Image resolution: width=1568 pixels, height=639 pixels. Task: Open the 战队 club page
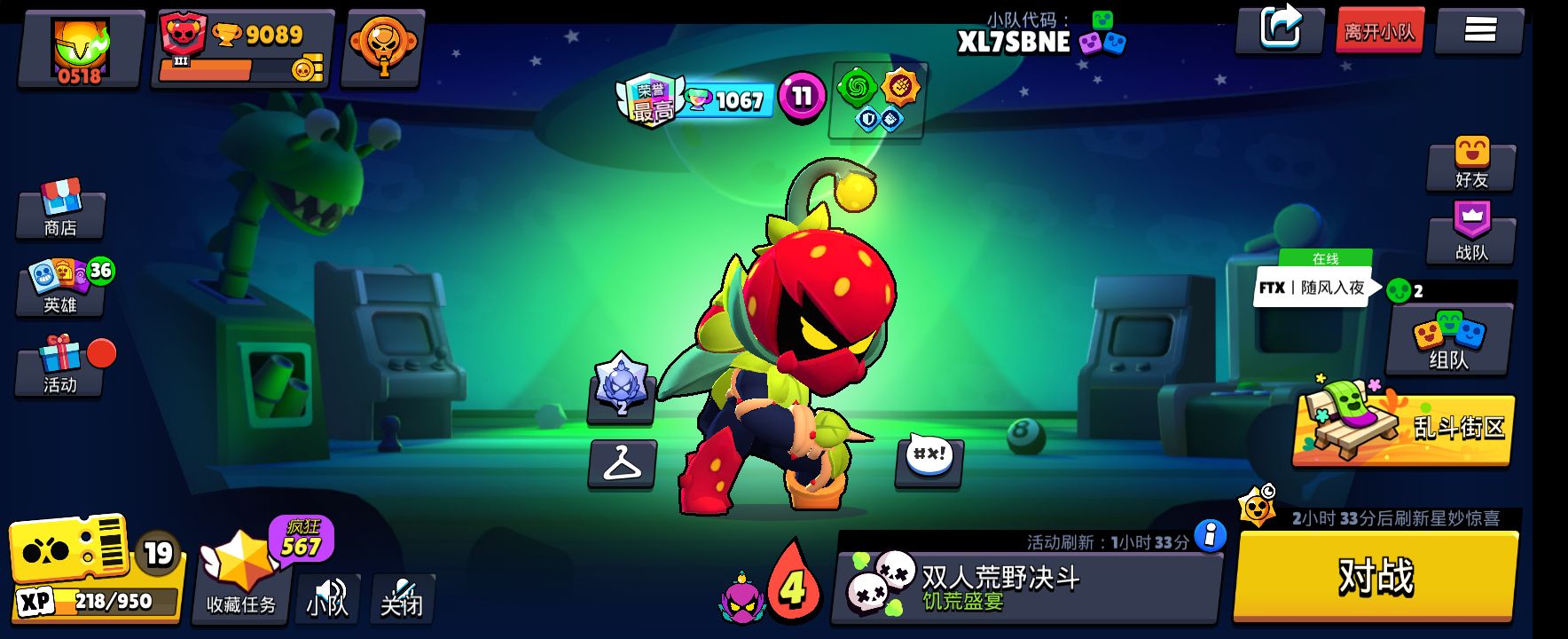(x=1471, y=234)
